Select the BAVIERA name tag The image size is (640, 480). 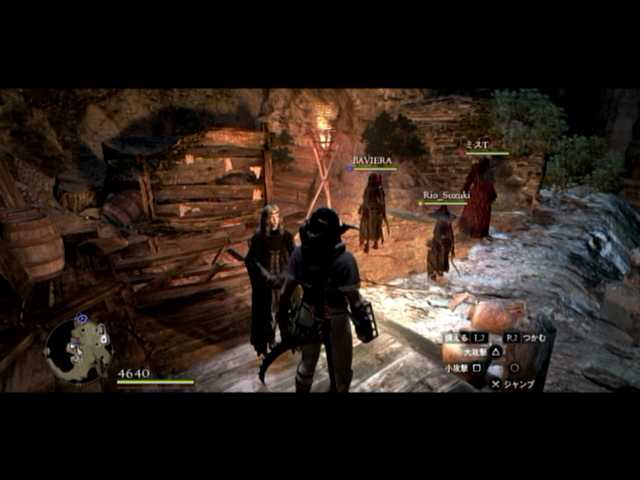point(374,160)
